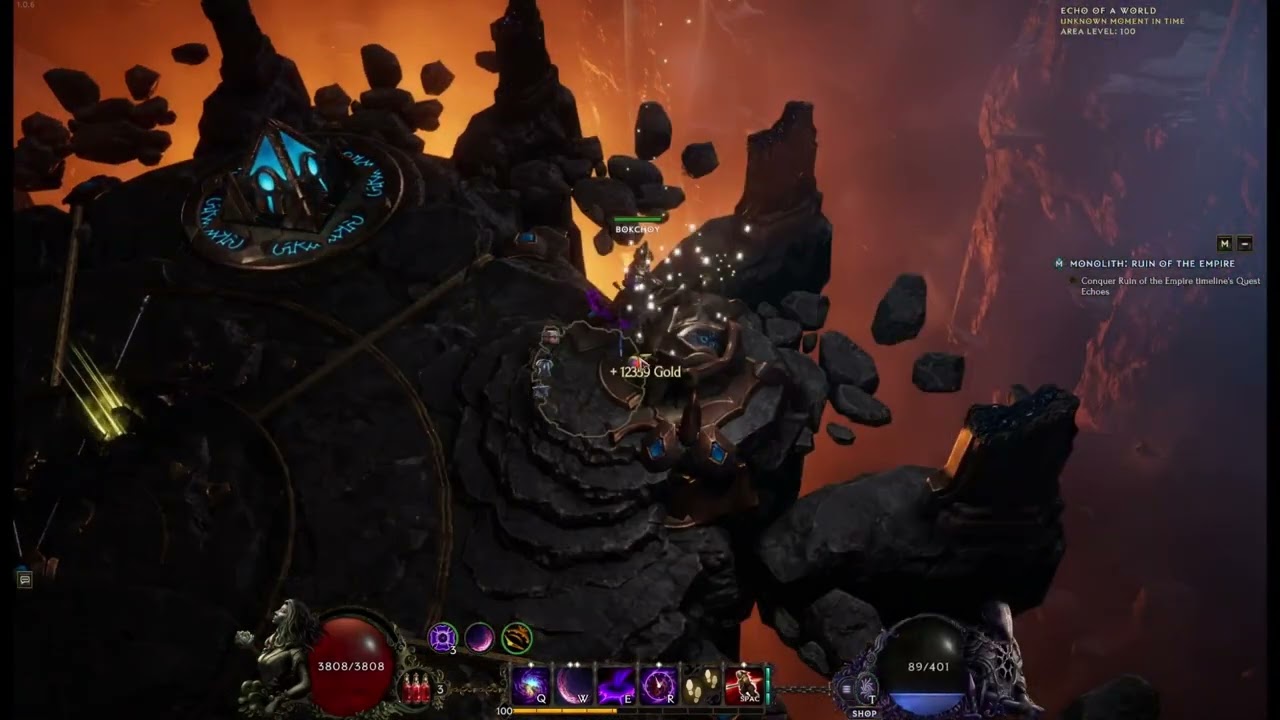Click the M map button above quest tracker
Viewport: 1280px width, 720px height.
click(1225, 244)
